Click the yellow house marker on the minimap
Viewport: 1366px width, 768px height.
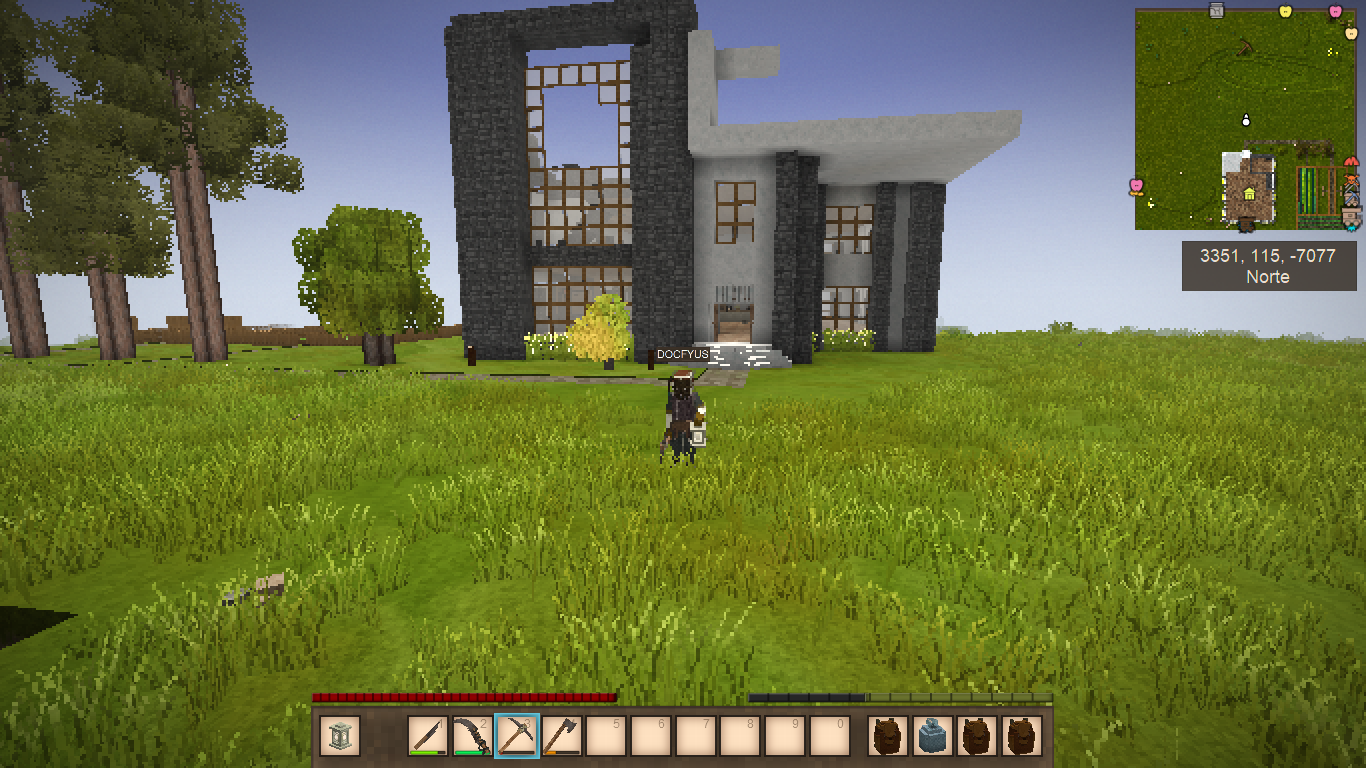1249,193
